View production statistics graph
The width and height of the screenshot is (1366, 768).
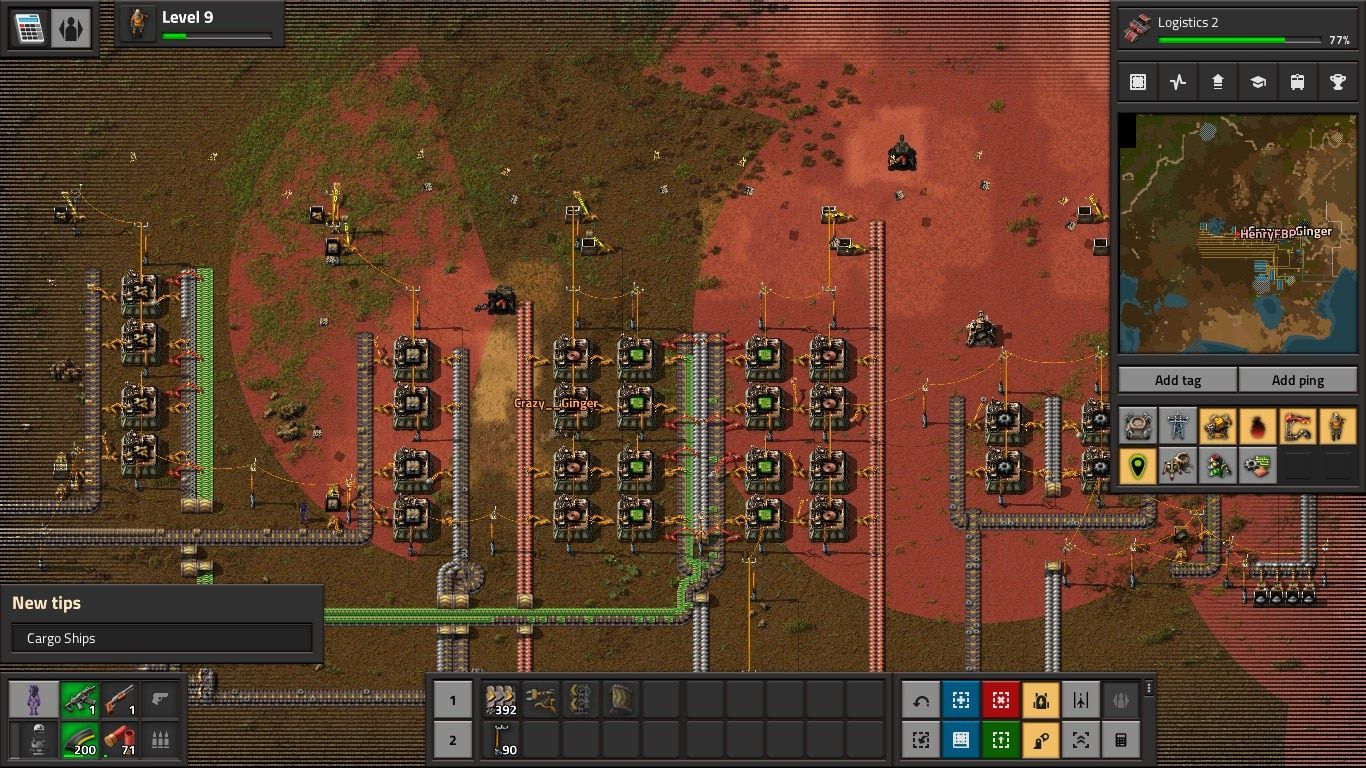coord(1178,81)
